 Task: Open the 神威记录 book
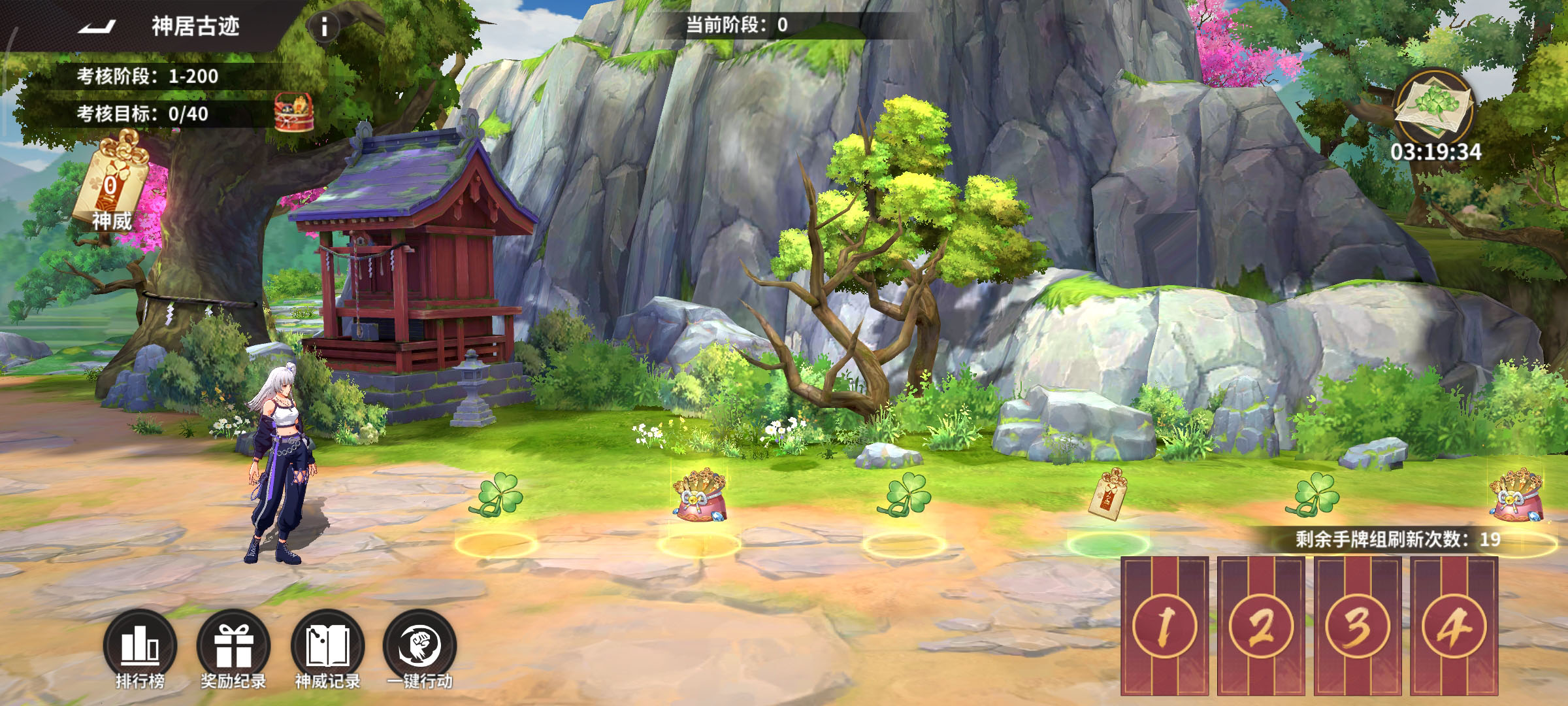coord(327,647)
